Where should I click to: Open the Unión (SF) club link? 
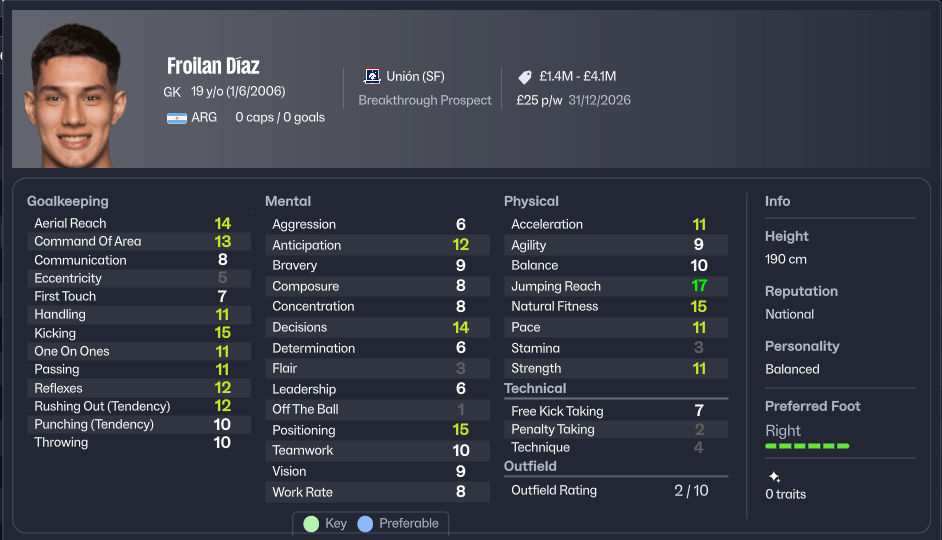(416, 77)
